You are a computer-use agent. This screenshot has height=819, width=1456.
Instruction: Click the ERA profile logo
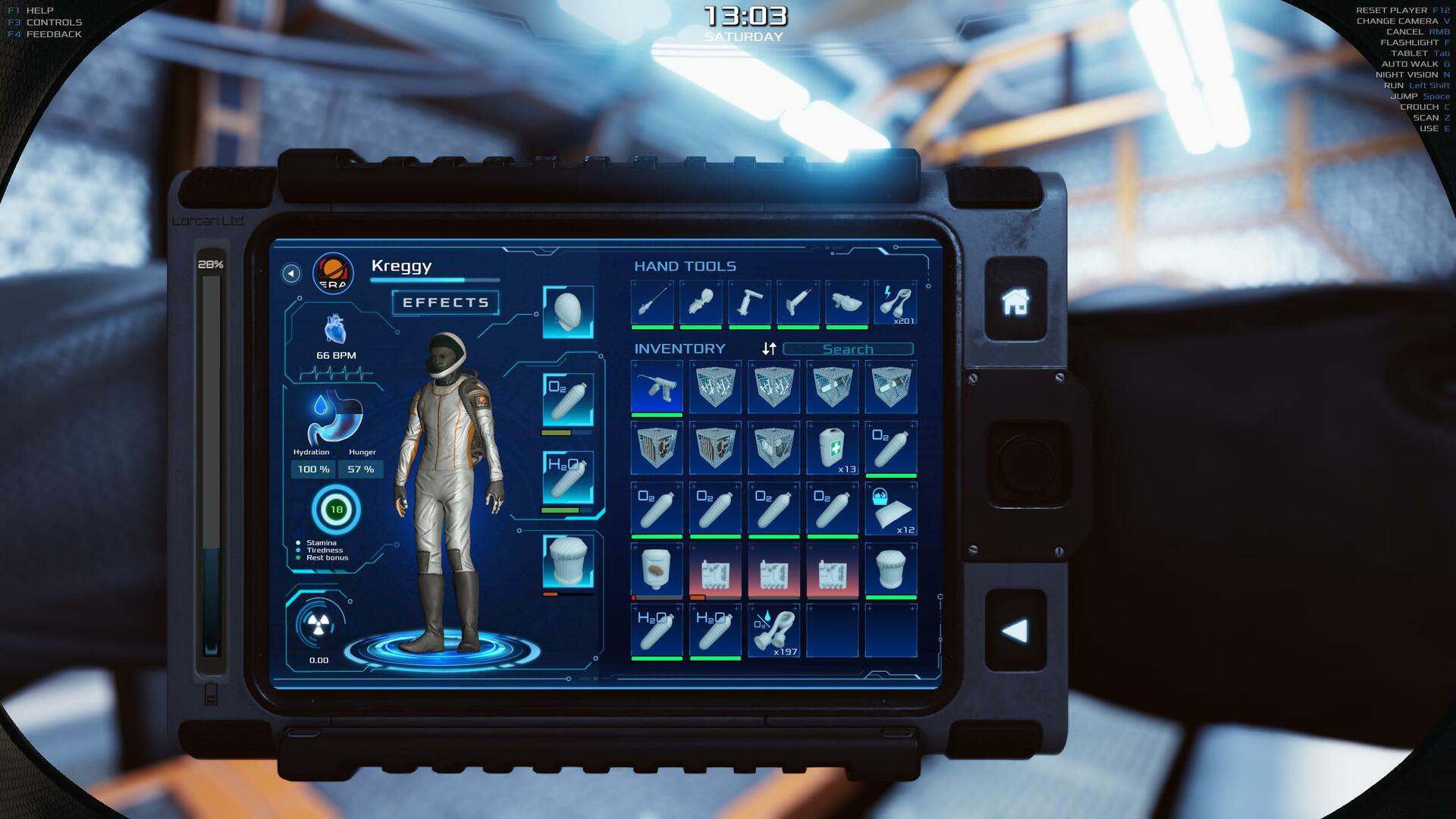pyautogui.click(x=333, y=273)
